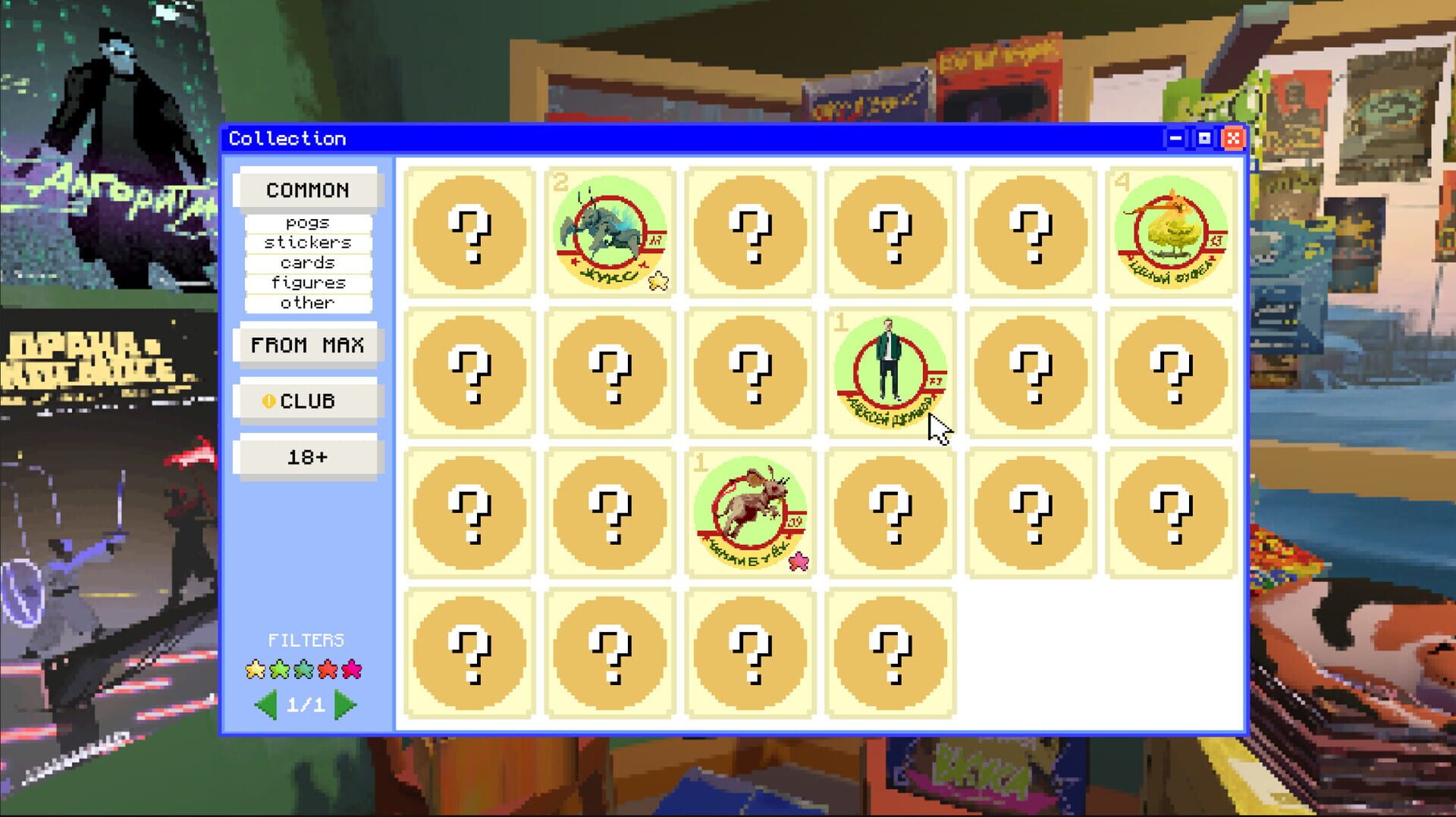Click the star badge on the Жукс pog
Screen dimensions: 1456x817
point(659,281)
